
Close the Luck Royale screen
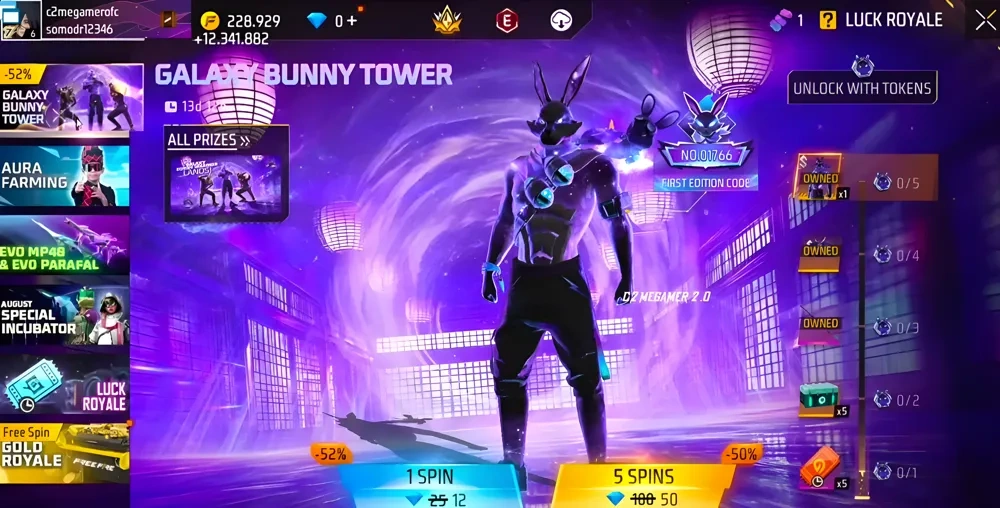pyautogui.click(x=983, y=20)
